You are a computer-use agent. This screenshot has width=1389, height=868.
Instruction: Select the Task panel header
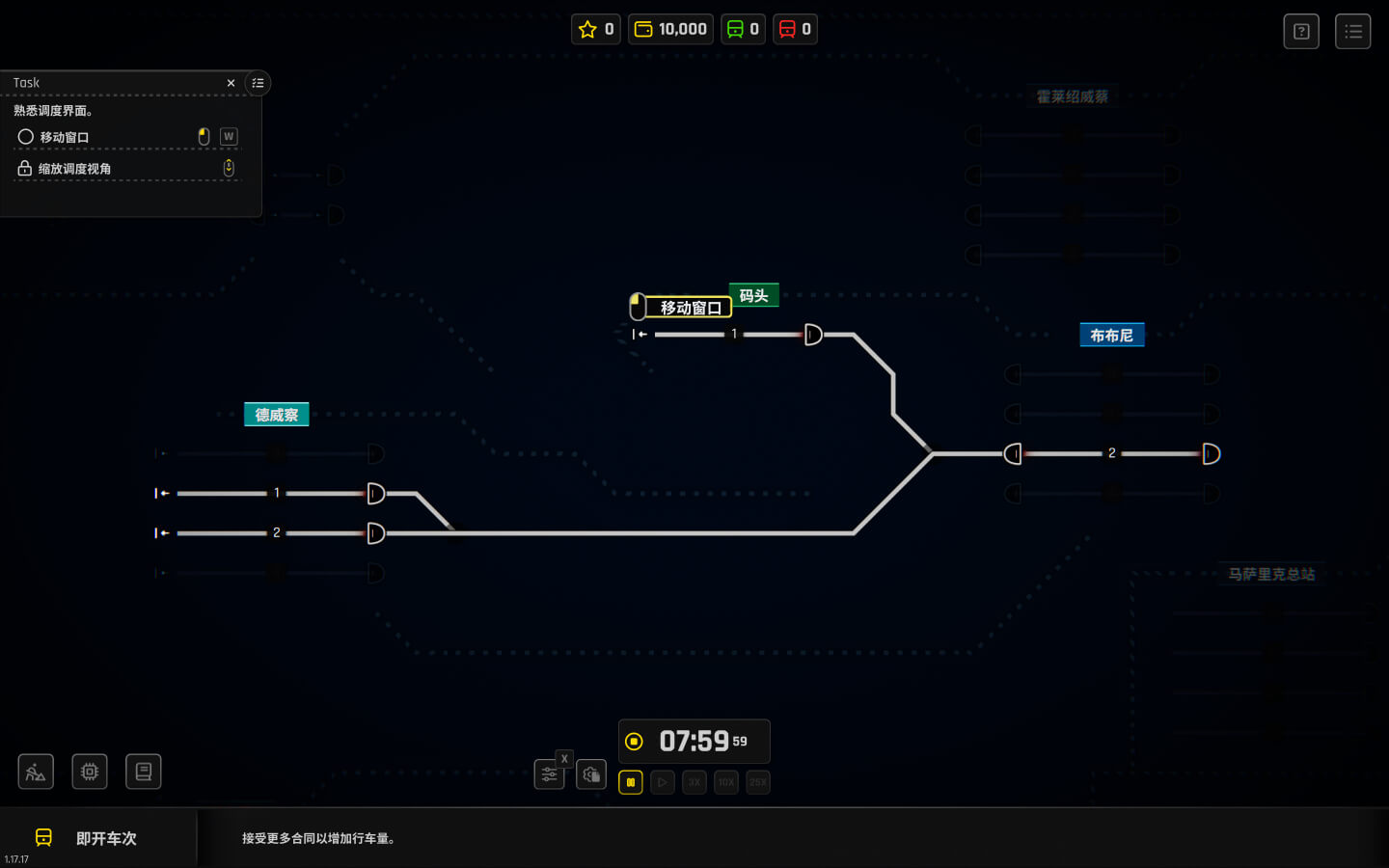(25, 83)
